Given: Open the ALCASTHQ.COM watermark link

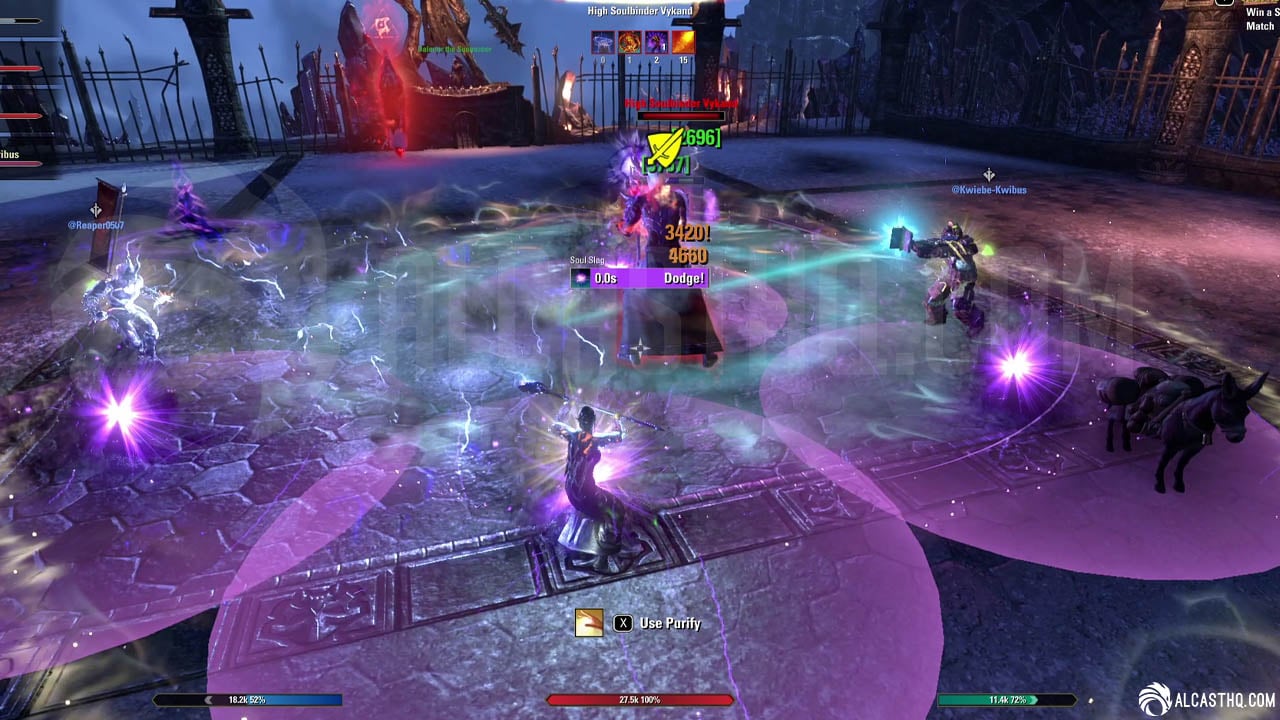Looking at the screenshot, I should tap(1208, 699).
